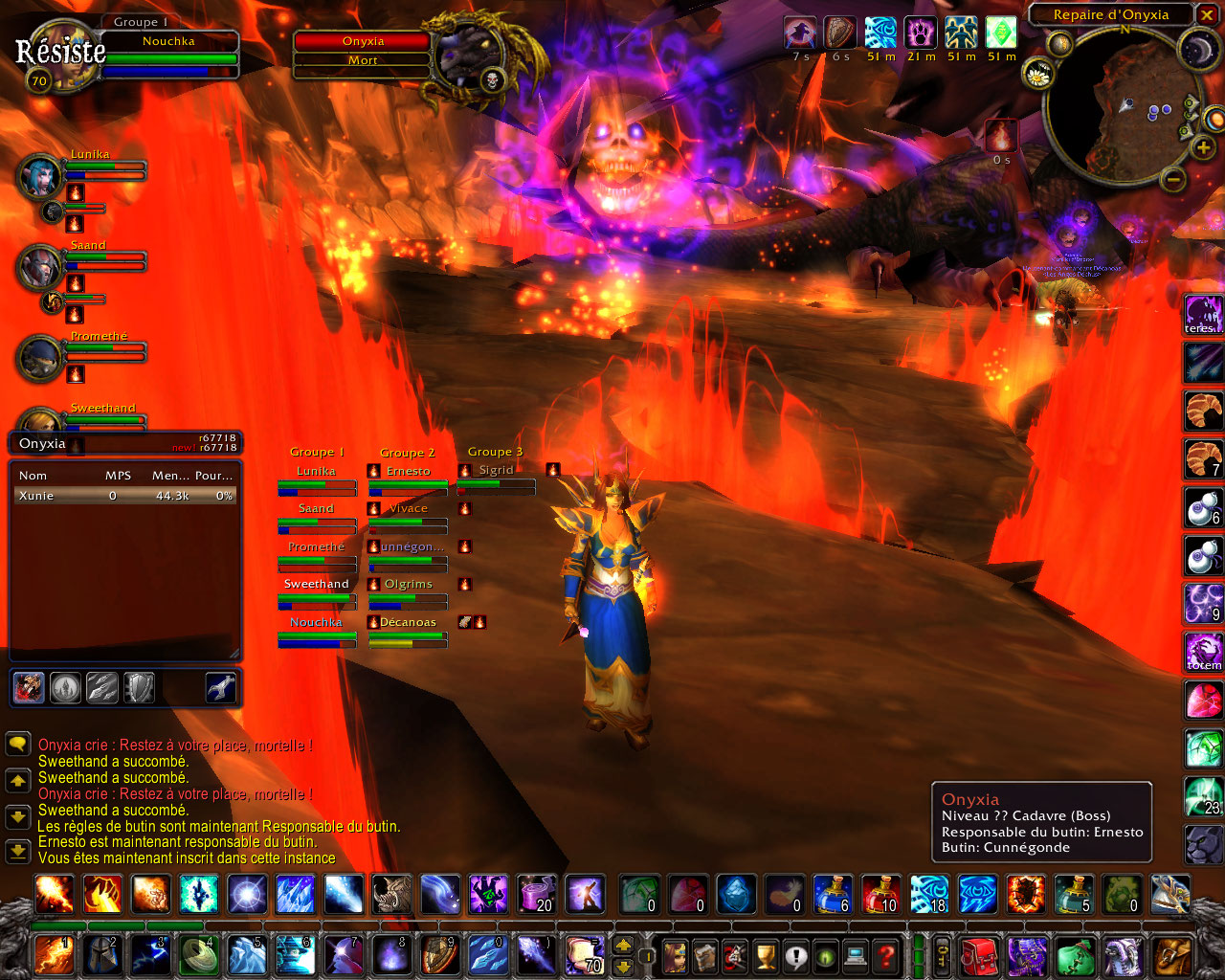The width and height of the screenshot is (1225, 980).
Task: Click the daisy herb tracking icon
Action: pyautogui.click(x=1037, y=73)
